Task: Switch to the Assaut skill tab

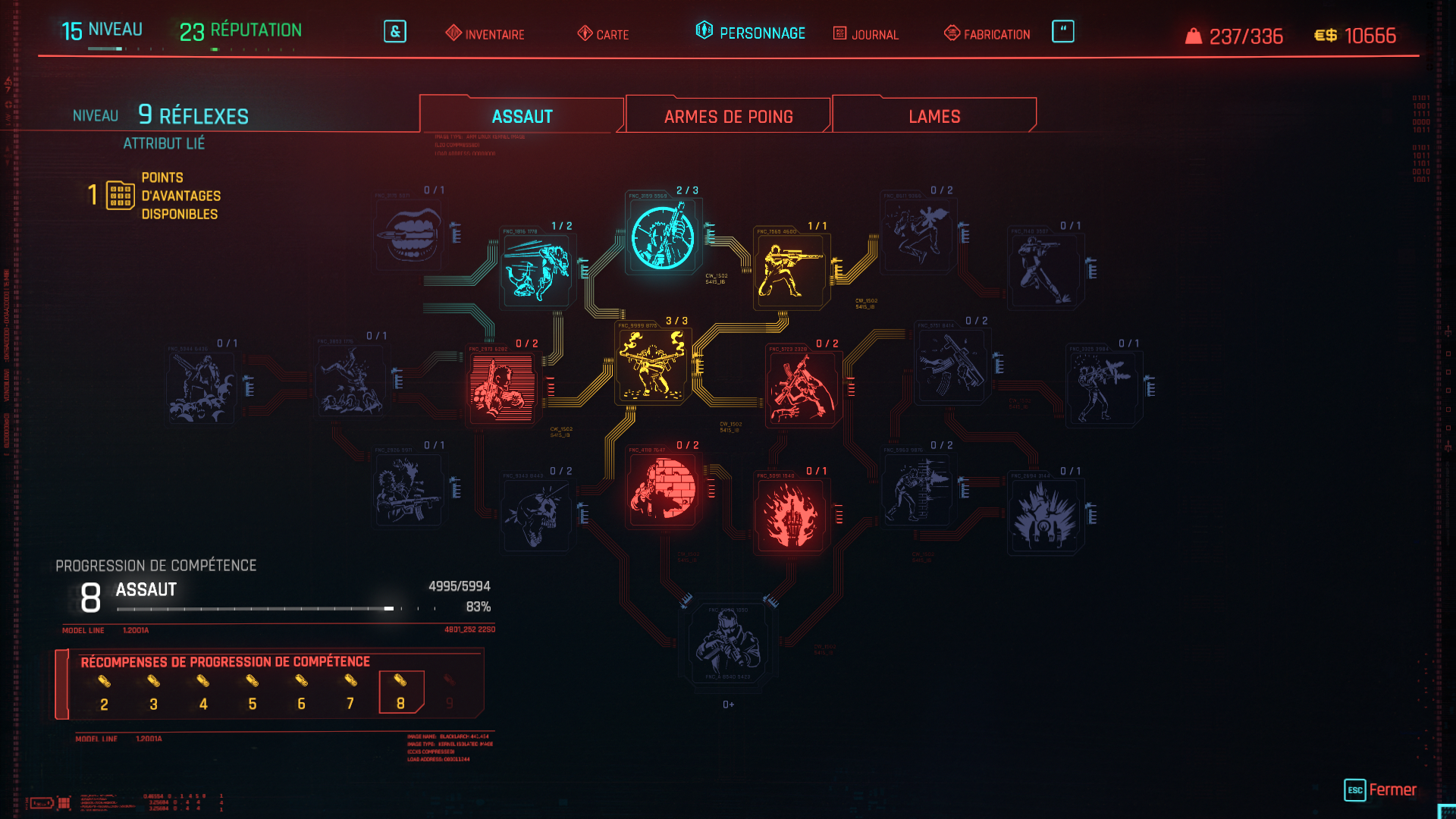Action: coord(522,116)
